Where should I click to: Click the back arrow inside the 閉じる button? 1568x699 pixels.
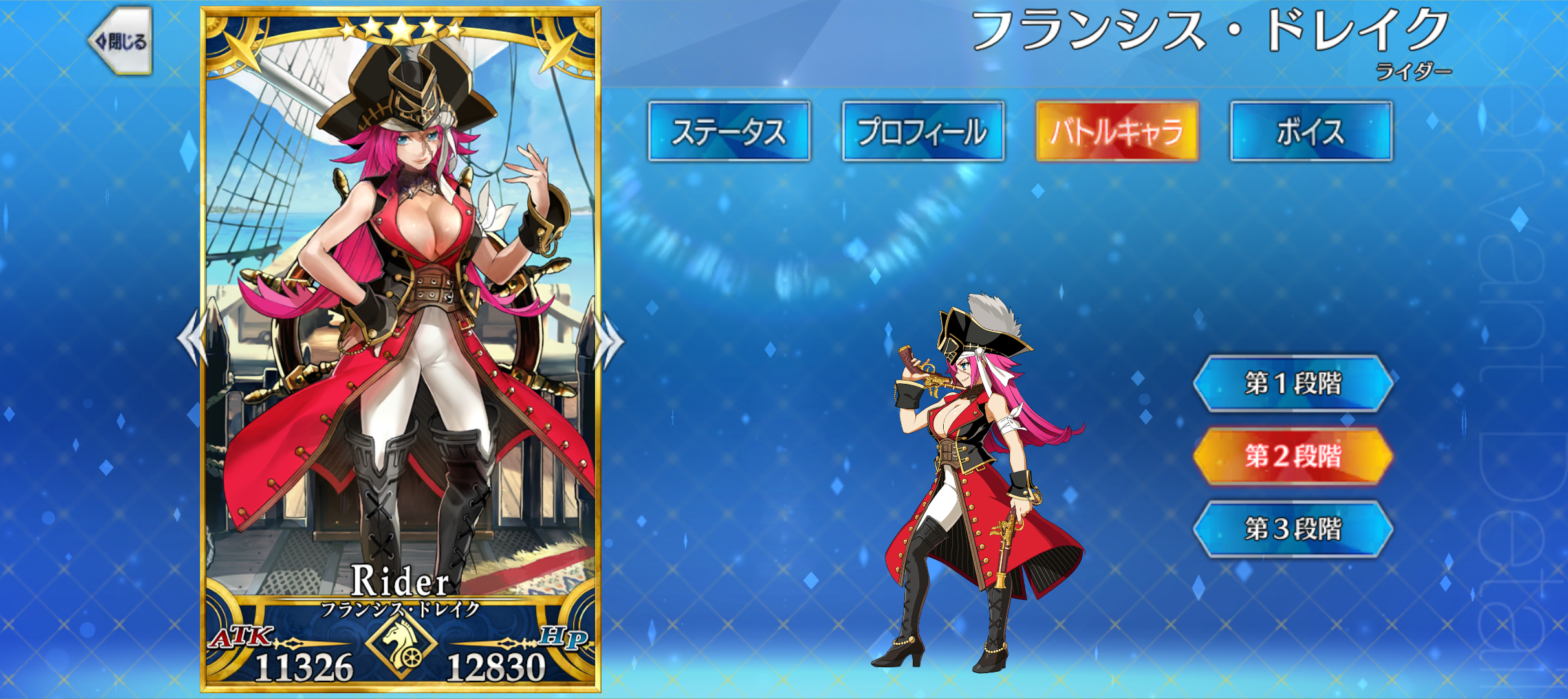[x=103, y=41]
